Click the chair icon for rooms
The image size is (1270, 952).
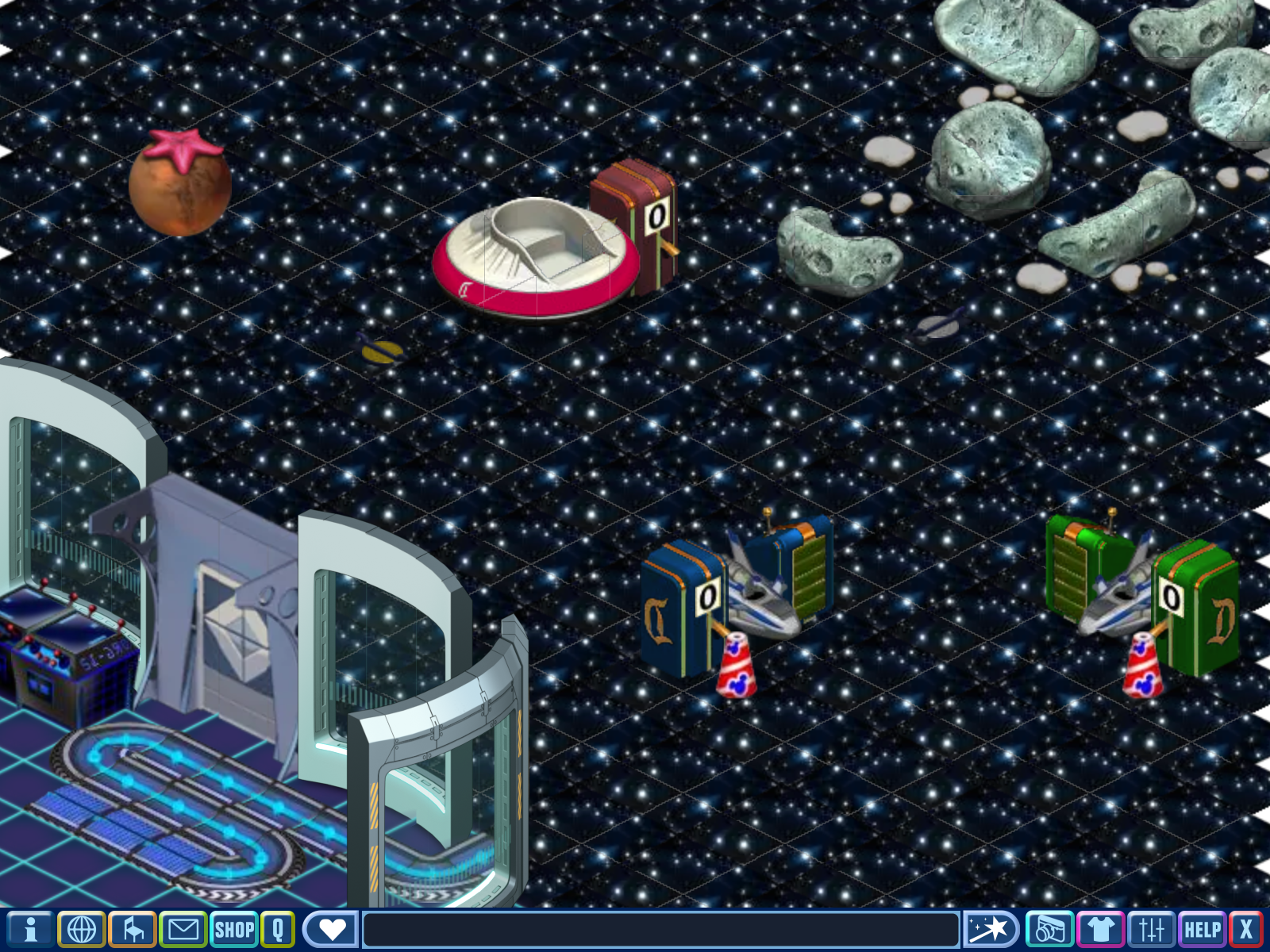click(x=133, y=929)
